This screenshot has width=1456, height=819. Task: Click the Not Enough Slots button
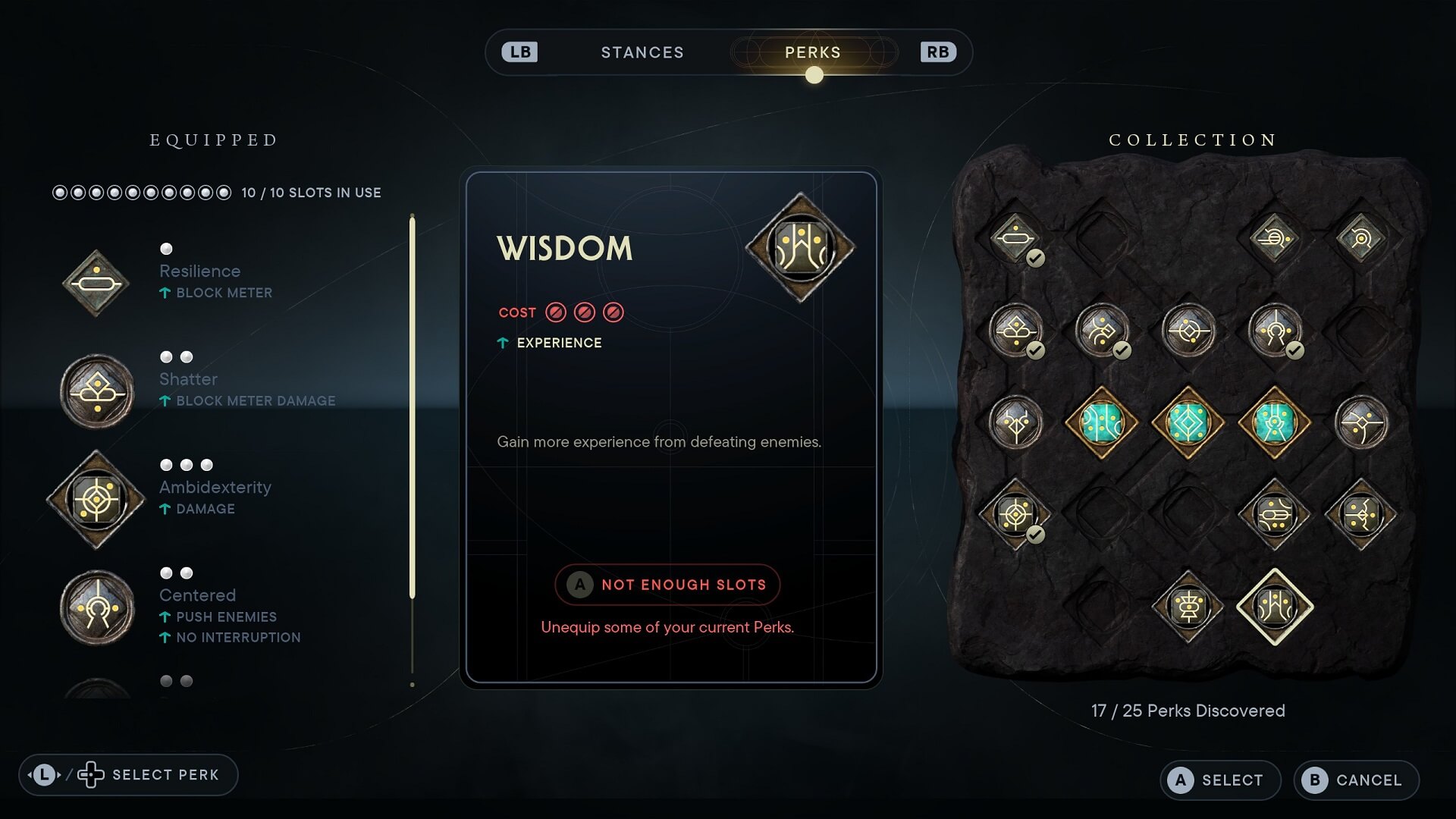tap(667, 585)
